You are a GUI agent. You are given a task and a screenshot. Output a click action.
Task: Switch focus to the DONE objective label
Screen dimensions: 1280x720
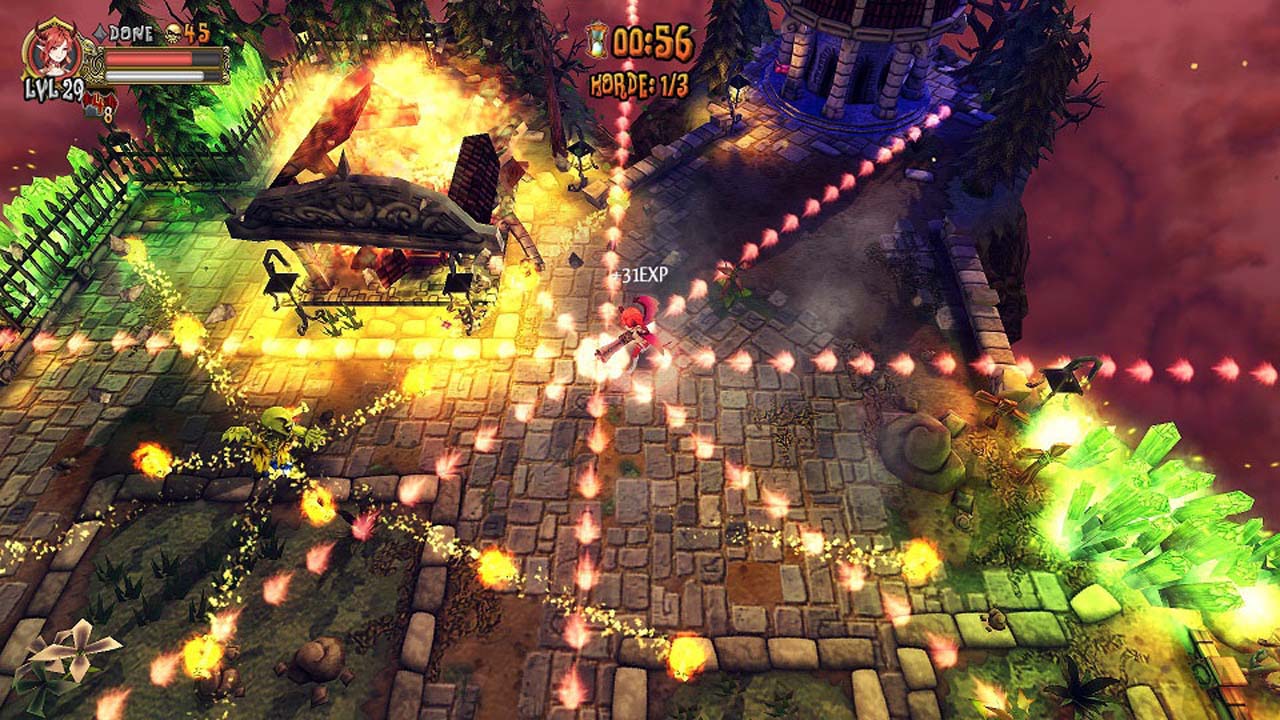pyautogui.click(x=129, y=31)
